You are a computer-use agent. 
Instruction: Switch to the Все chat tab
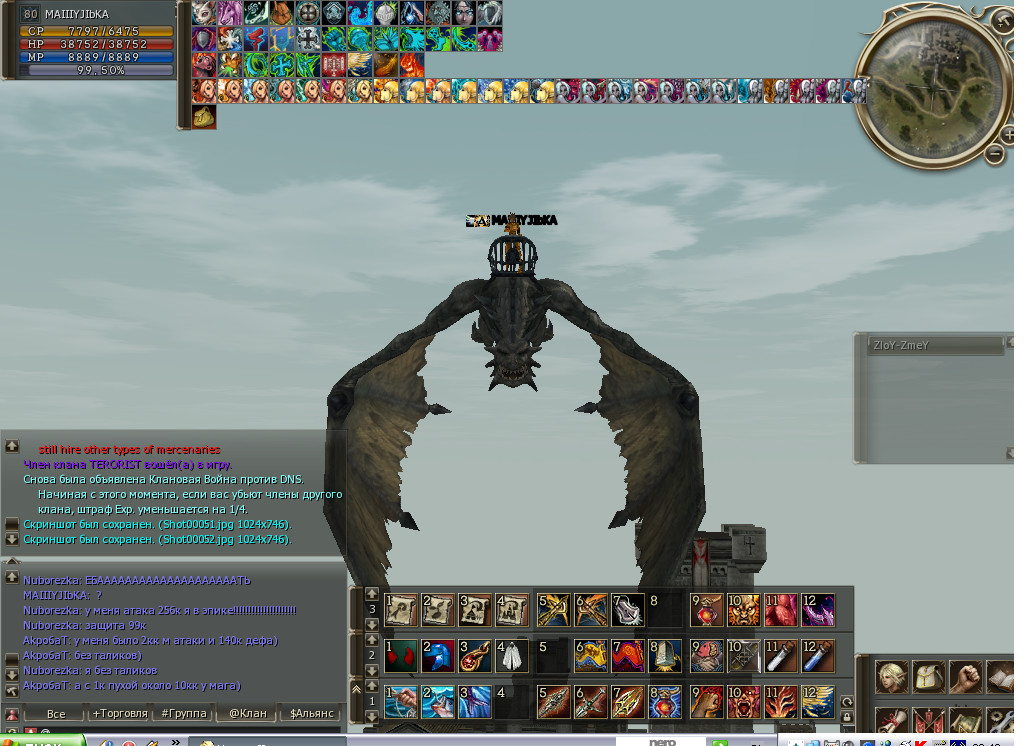click(56, 714)
